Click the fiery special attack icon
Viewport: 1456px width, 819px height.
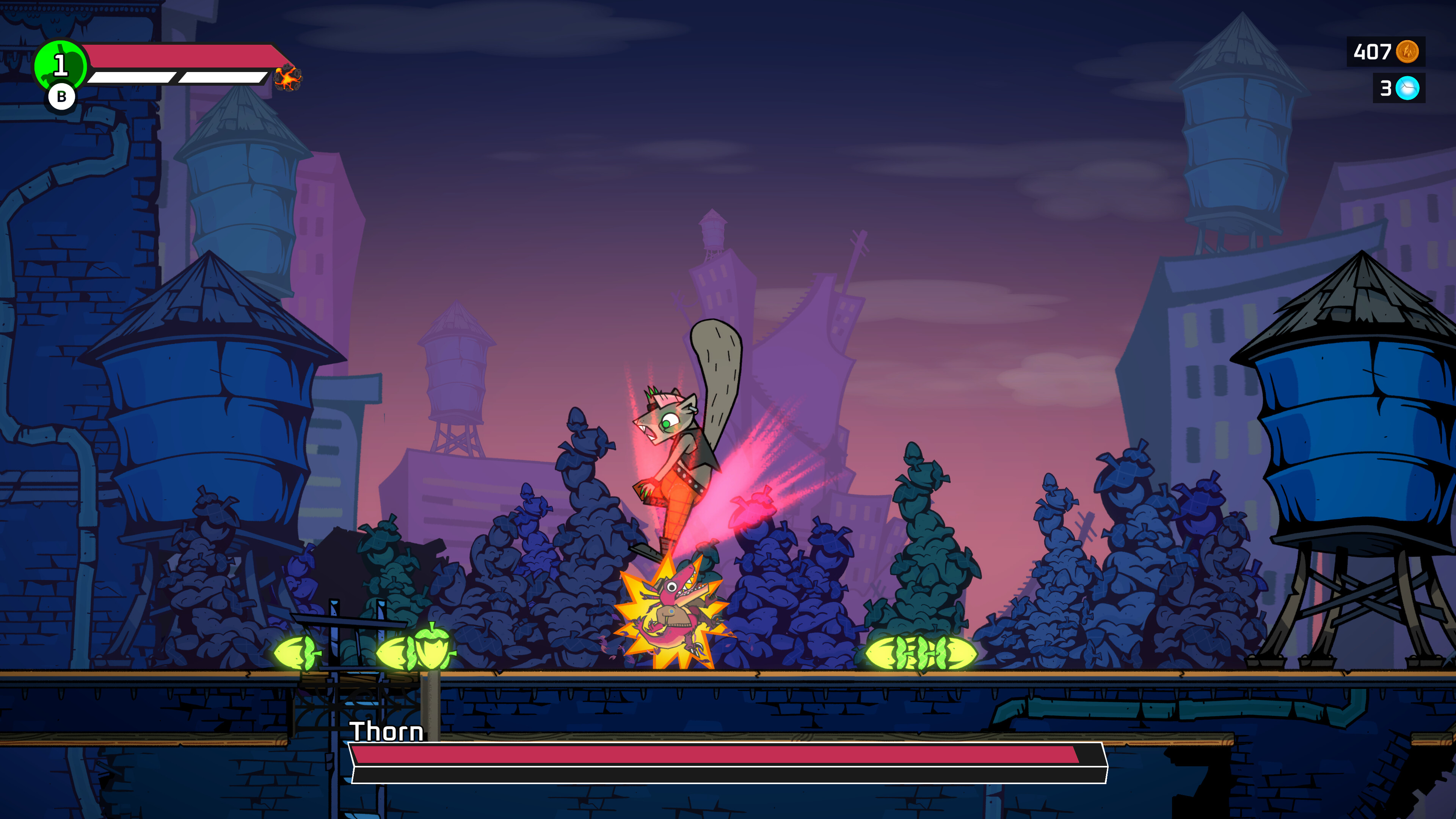tap(288, 77)
